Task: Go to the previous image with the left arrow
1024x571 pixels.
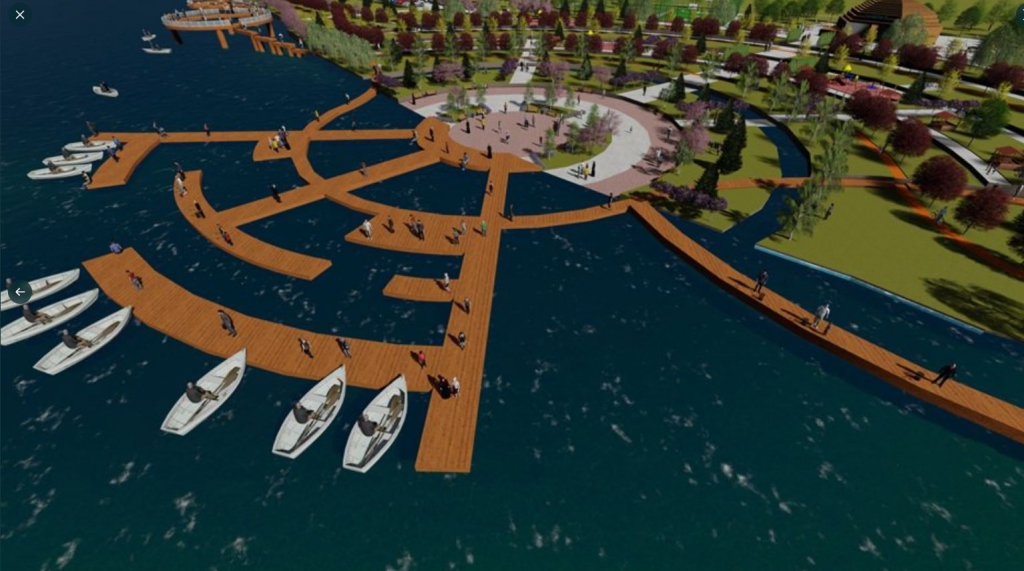Action: pos(20,292)
